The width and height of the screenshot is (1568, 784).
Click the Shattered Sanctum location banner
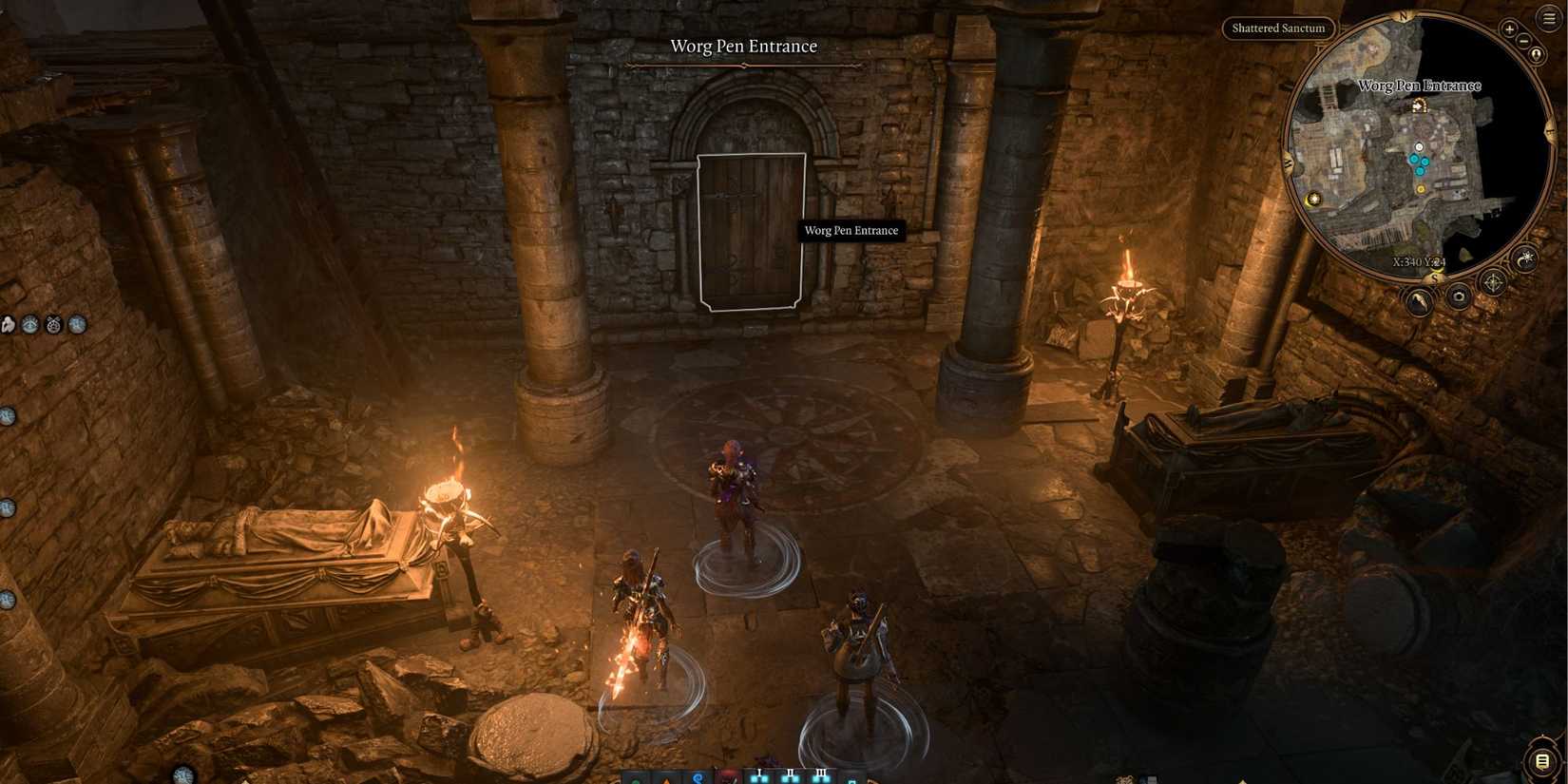pyautogui.click(x=1278, y=28)
